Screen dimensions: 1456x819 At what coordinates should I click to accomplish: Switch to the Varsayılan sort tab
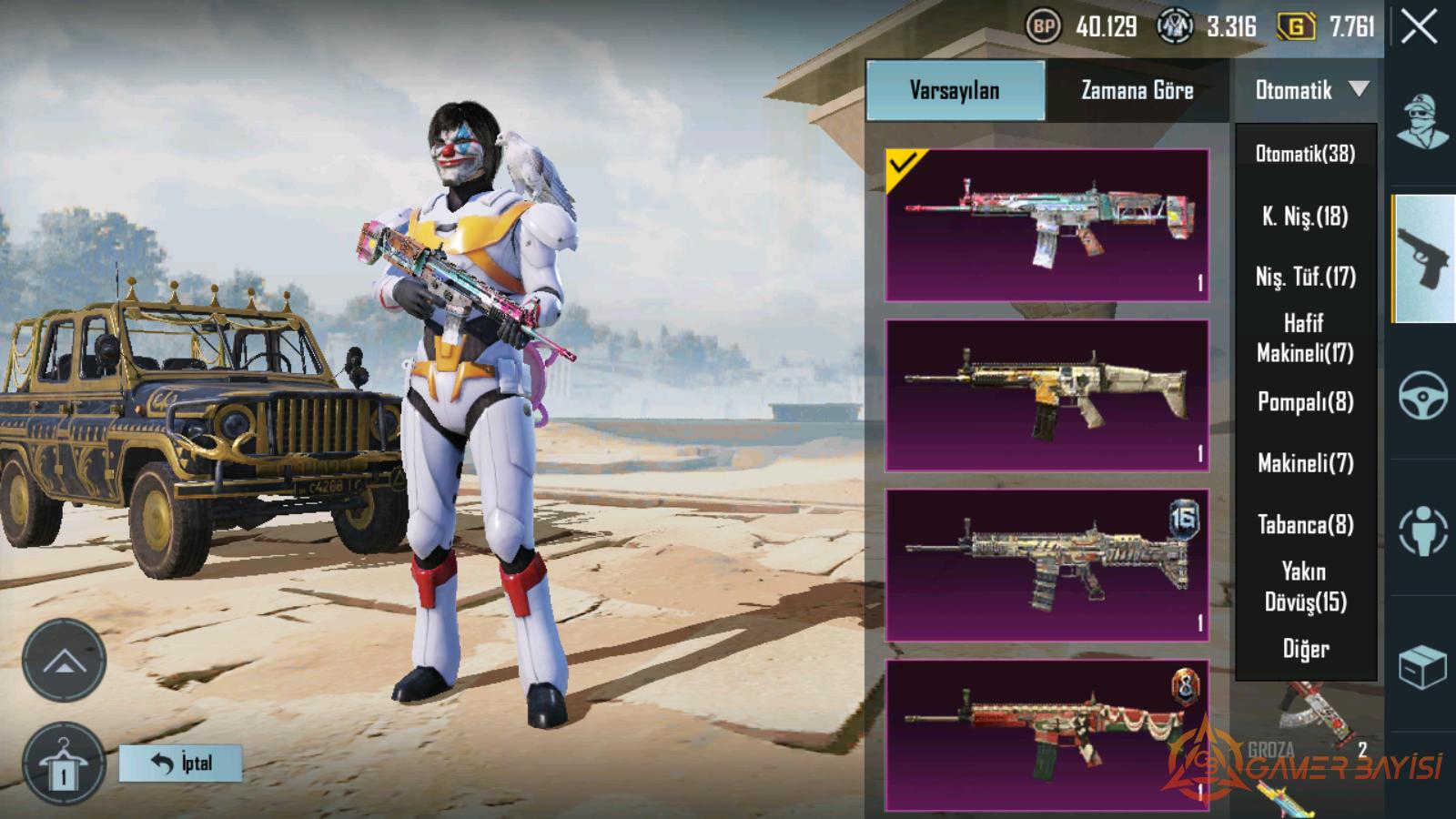click(x=955, y=90)
